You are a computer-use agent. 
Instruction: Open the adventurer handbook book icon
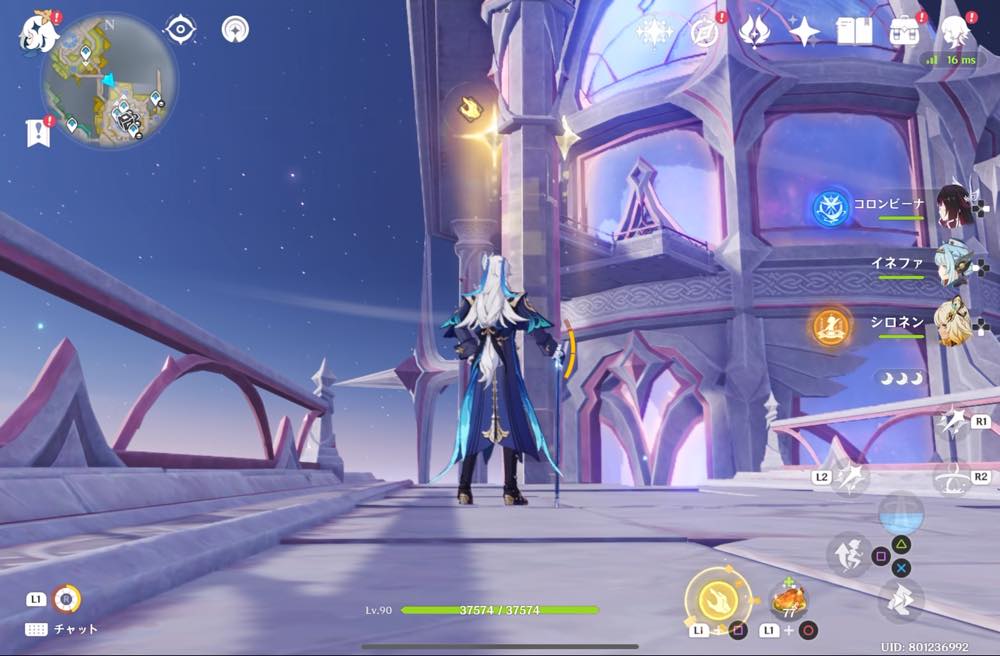(854, 31)
